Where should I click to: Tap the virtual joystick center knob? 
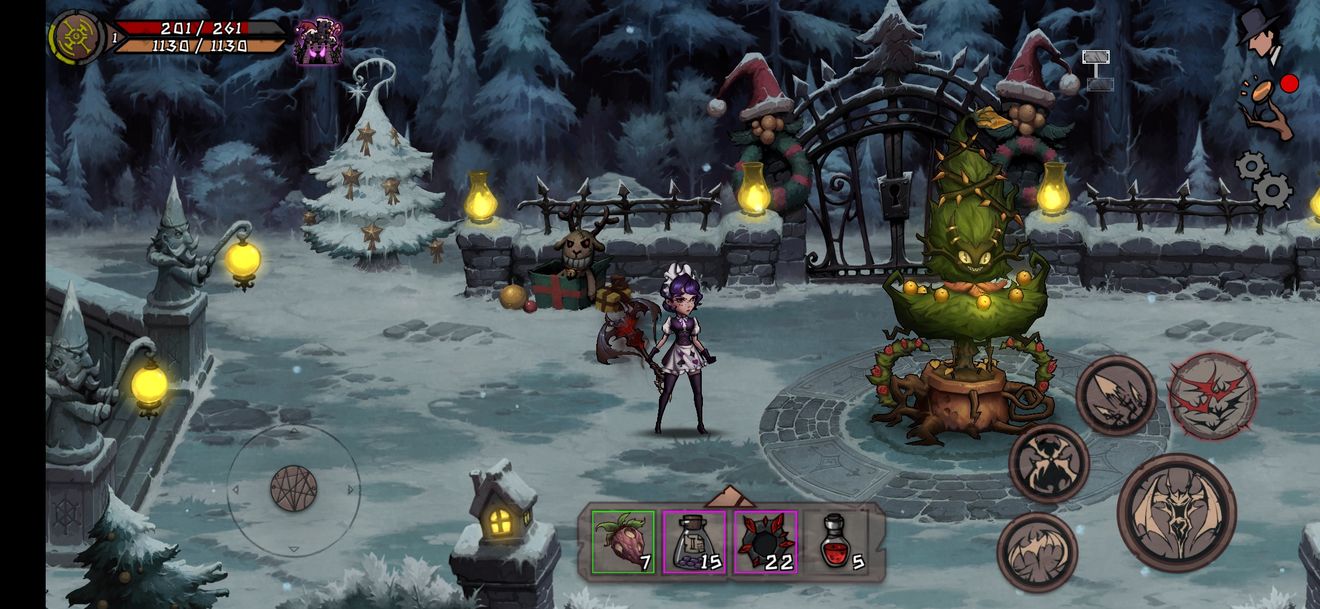(x=293, y=489)
